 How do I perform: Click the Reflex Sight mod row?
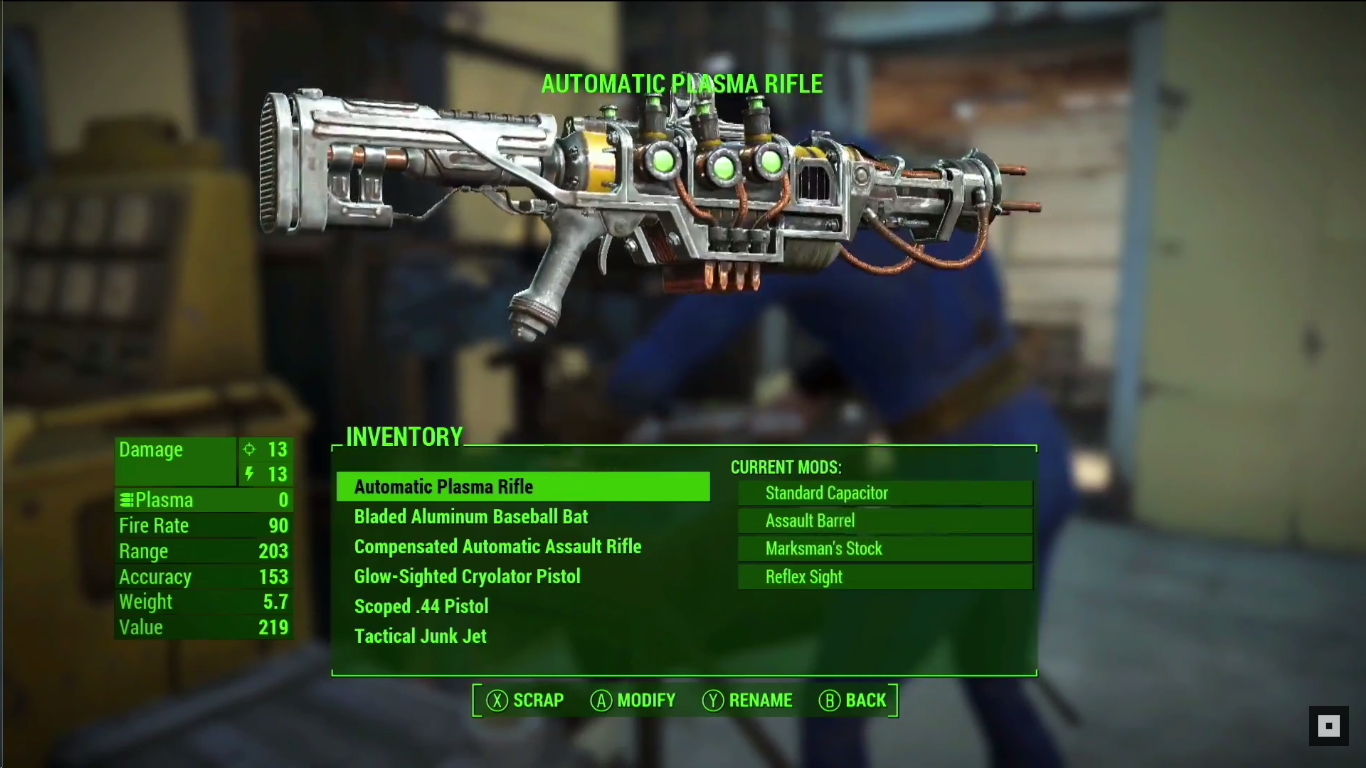(x=884, y=577)
